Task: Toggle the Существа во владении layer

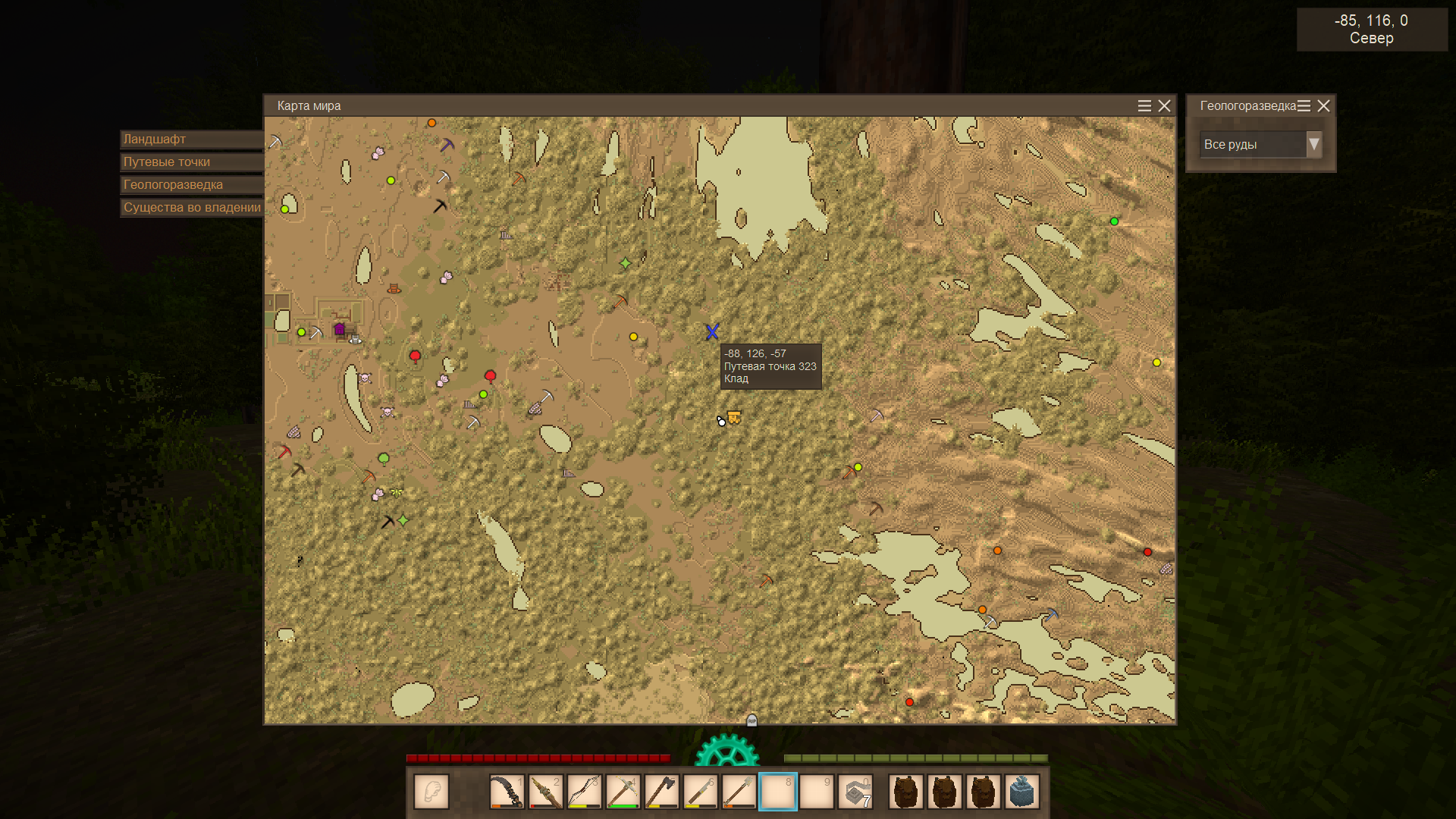Action: tap(192, 208)
